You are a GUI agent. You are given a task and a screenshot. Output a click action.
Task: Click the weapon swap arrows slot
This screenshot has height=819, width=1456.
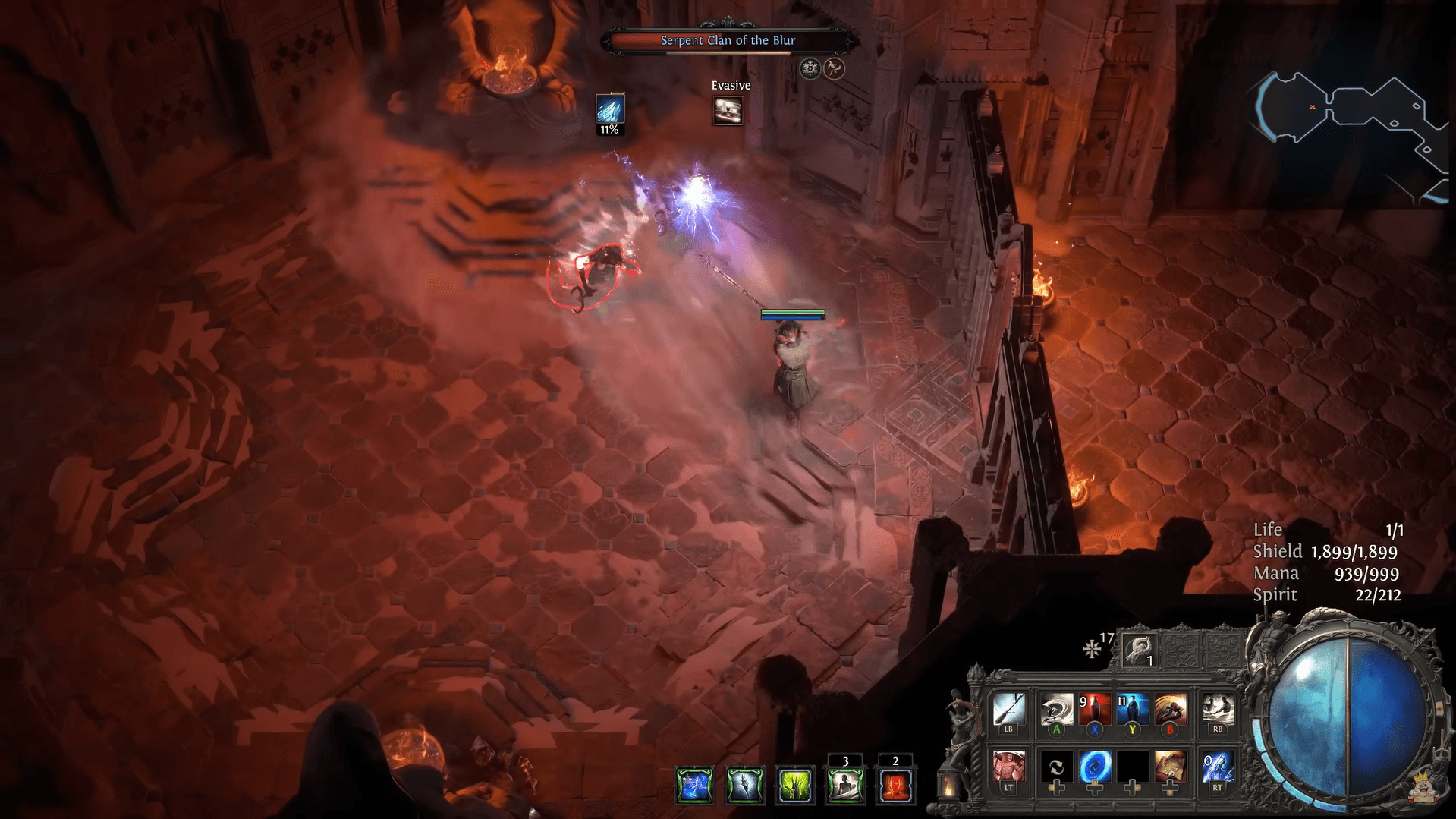1056,767
